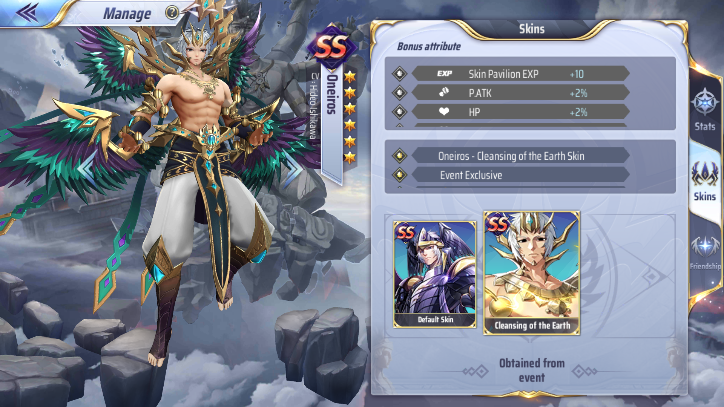The image size is (724, 407).
Task: Select the Default Skin card
Action: (x=435, y=274)
